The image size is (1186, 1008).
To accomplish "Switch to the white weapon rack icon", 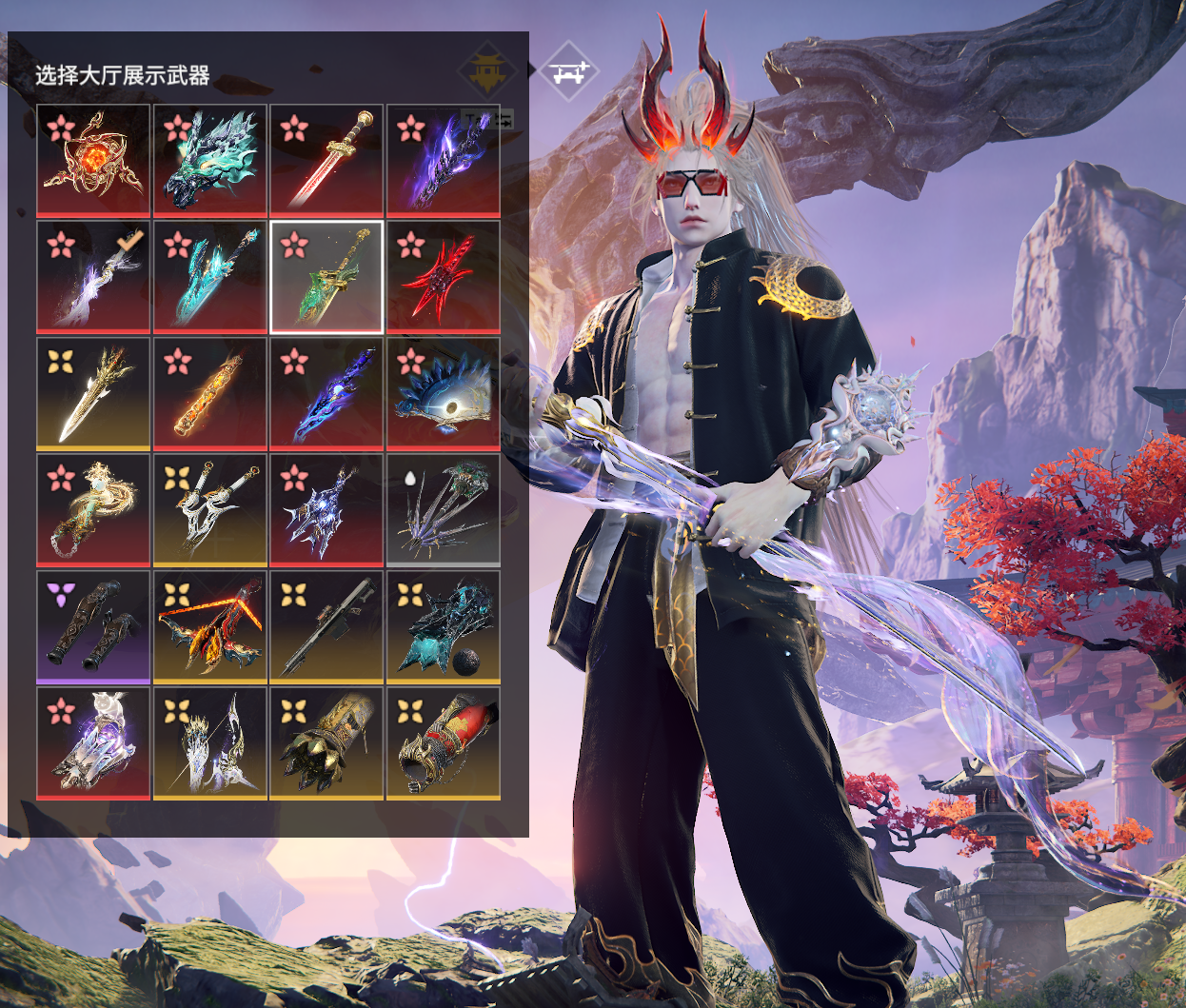I will 568,71.
